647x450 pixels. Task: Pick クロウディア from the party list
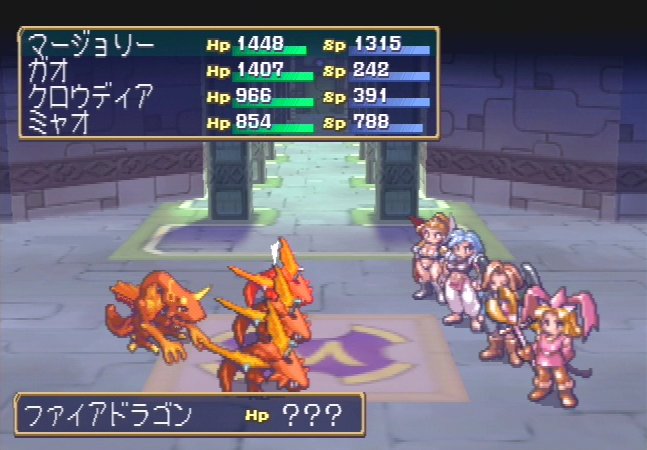91,97
